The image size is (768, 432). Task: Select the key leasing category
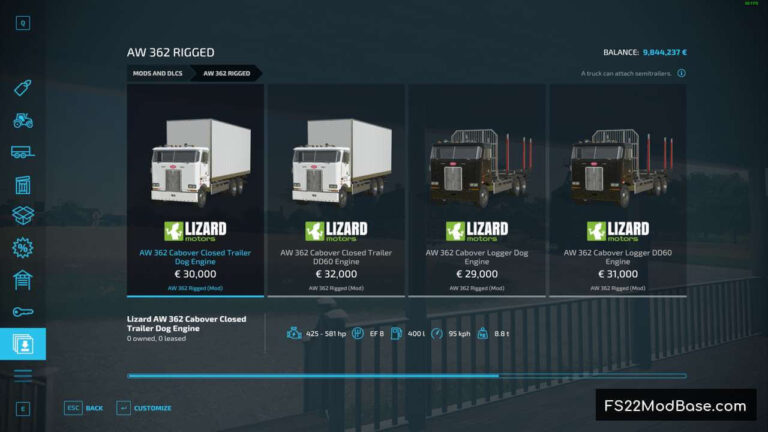point(23,311)
